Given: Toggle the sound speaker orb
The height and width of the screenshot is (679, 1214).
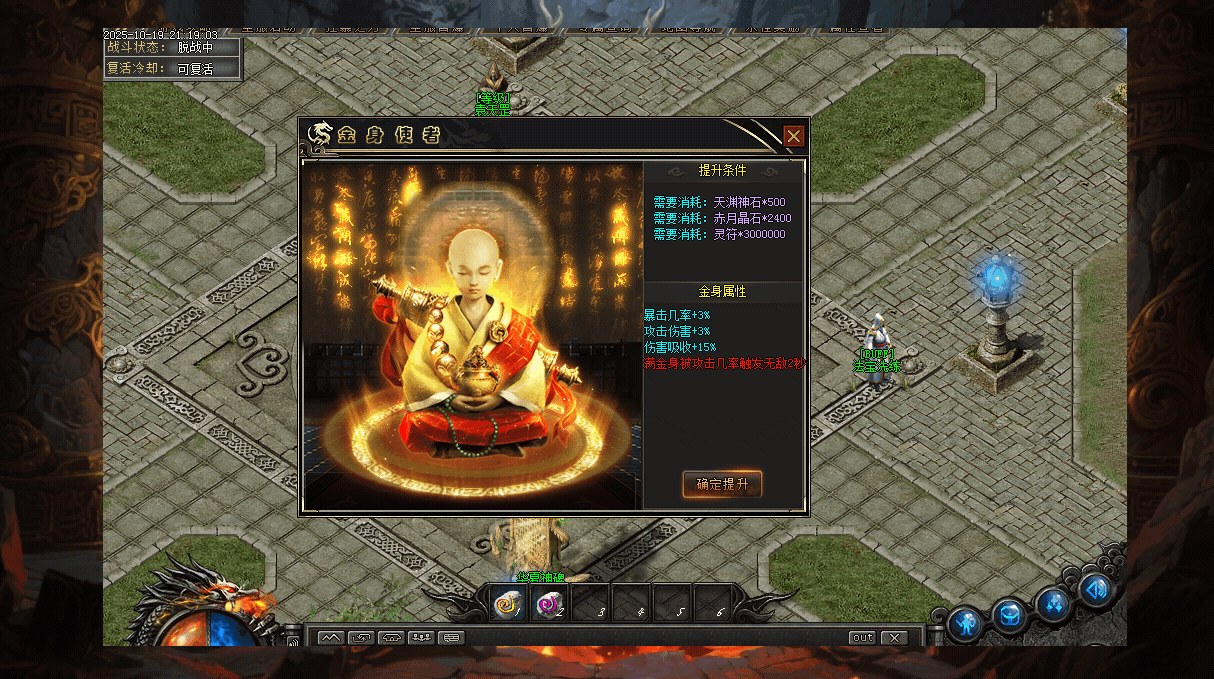Looking at the screenshot, I should point(1095,589).
